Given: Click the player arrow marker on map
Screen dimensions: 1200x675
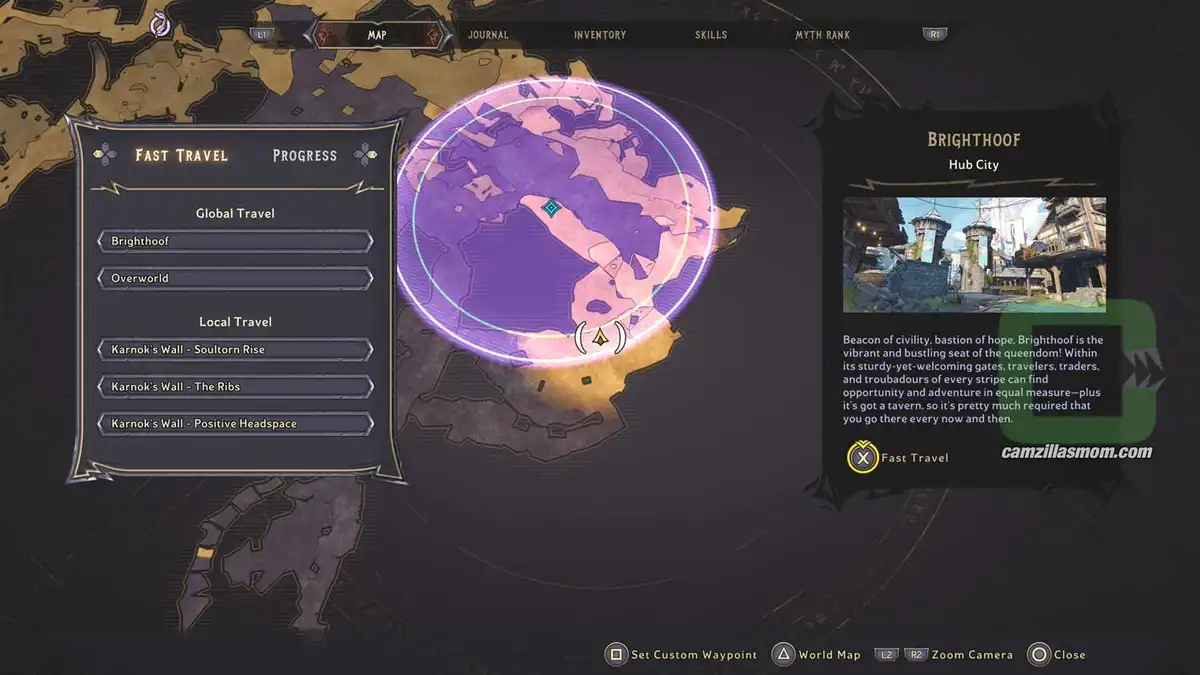Looking at the screenshot, I should point(600,338).
